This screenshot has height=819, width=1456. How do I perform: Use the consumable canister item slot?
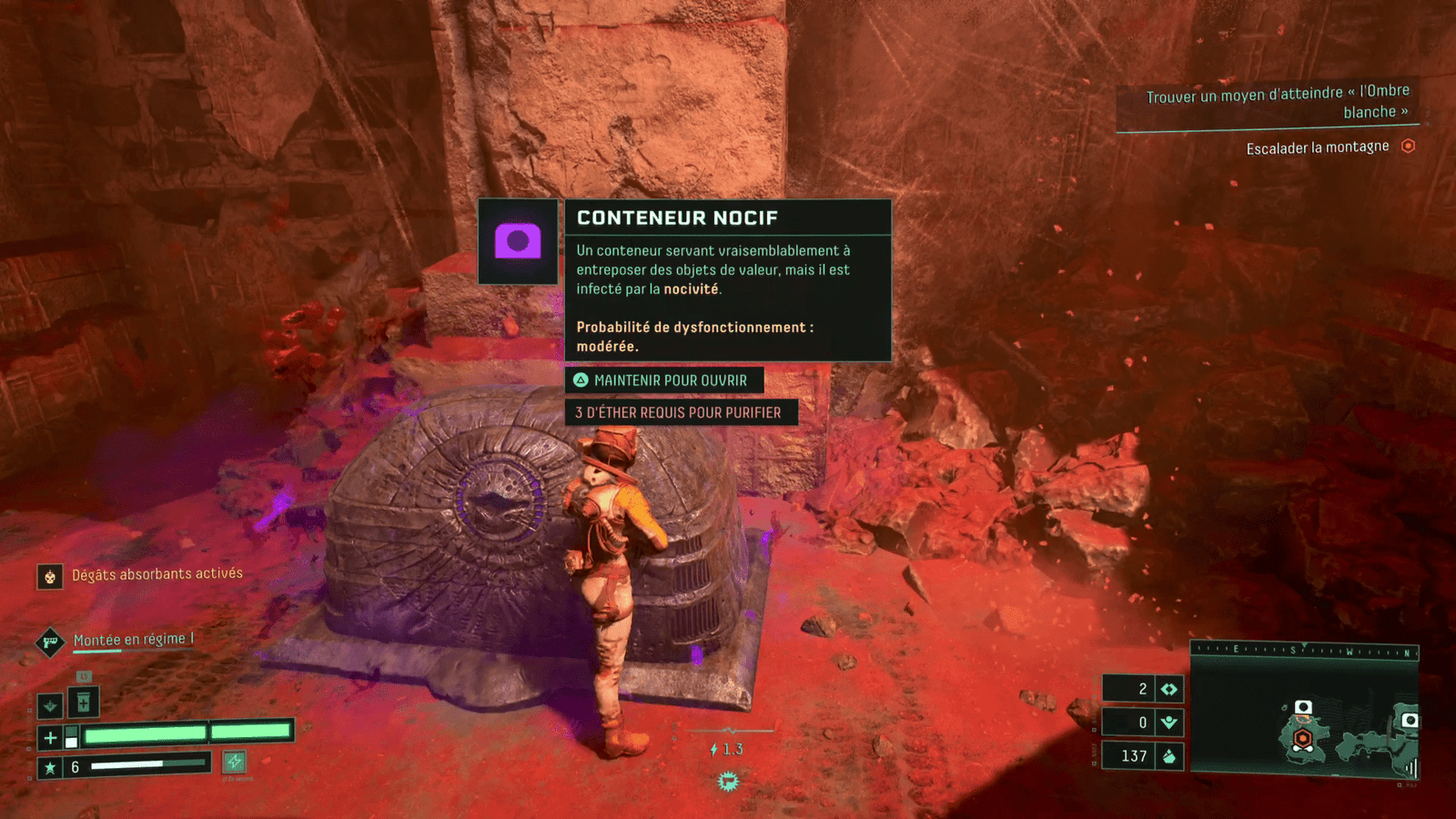click(x=83, y=702)
